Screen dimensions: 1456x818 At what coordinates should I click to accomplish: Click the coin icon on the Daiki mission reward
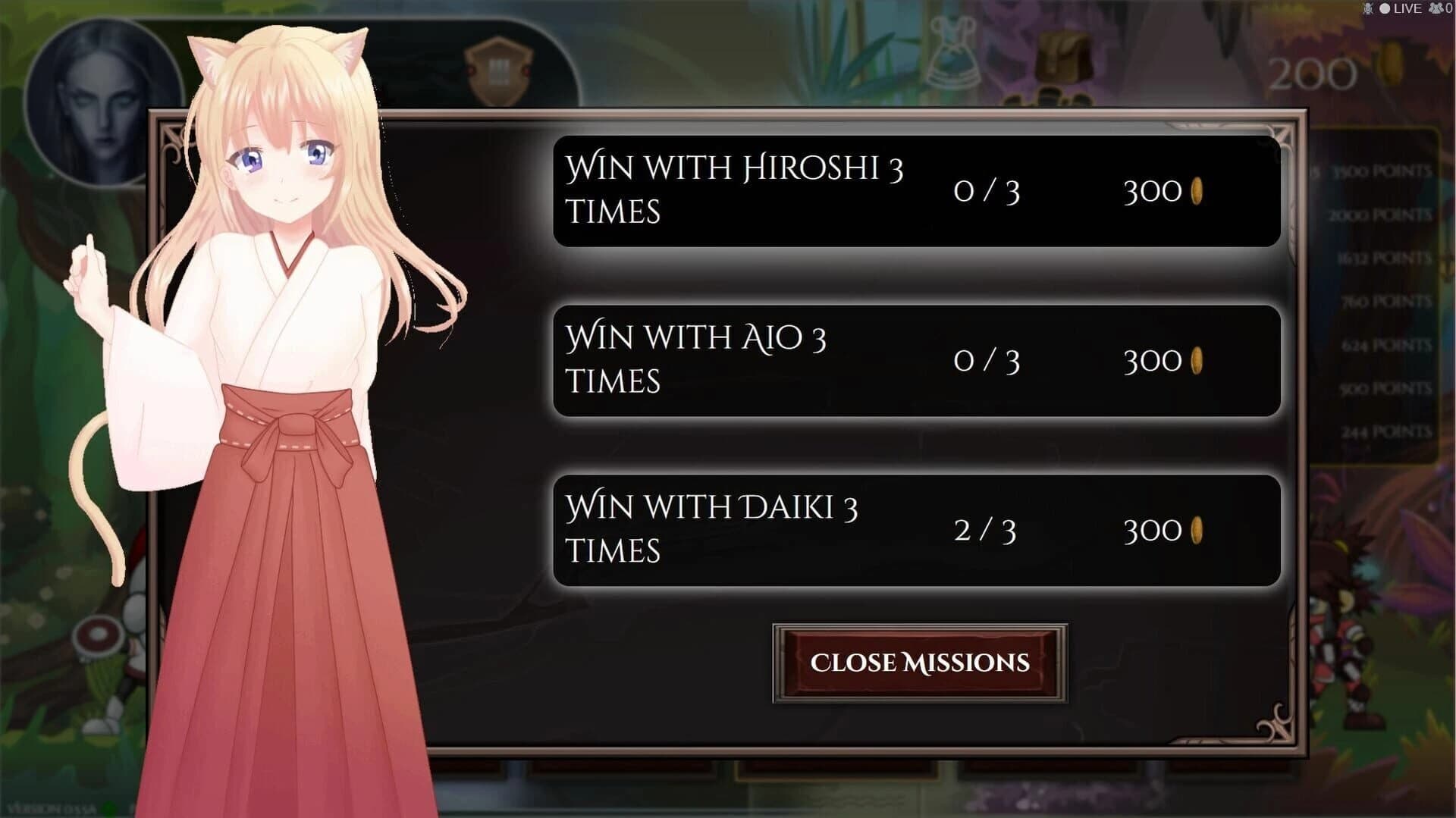coord(1197,528)
